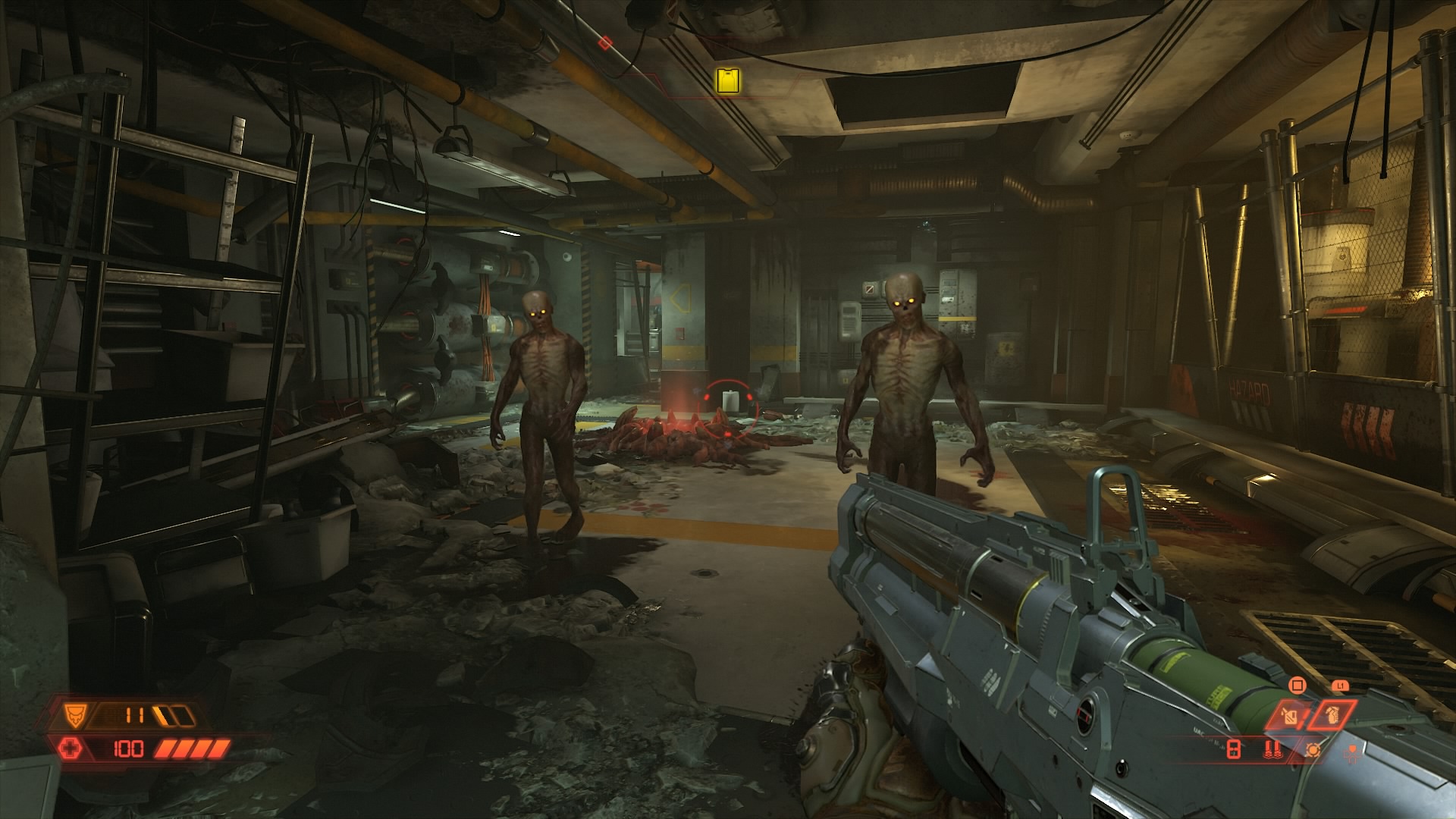Viewport: 1456px width, 819px height.
Task: Click the ammo magazine icon
Action: click(1234, 750)
